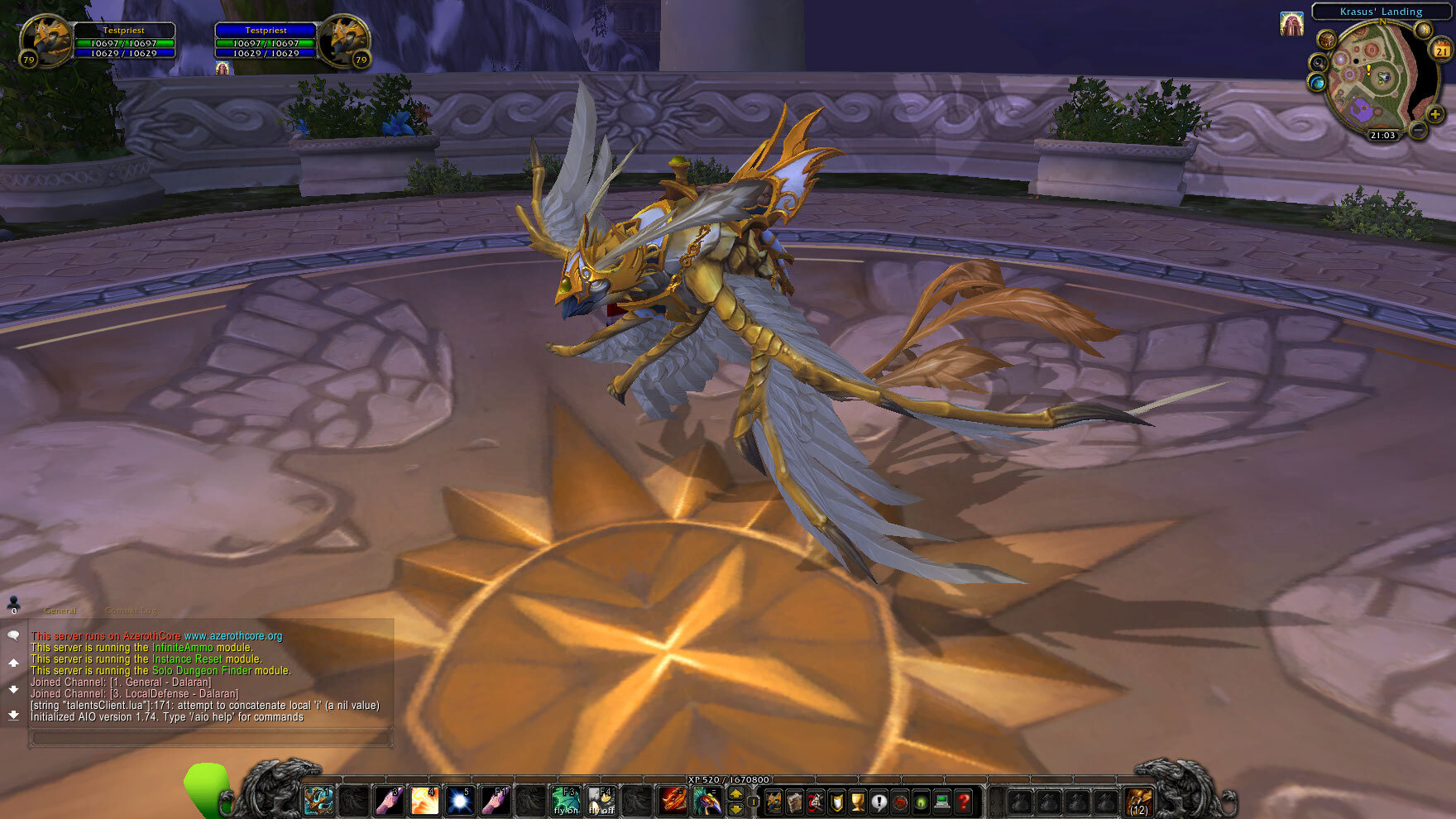Zoom in the minimap with the plus button
The image size is (1456, 819).
(1435, 114)
